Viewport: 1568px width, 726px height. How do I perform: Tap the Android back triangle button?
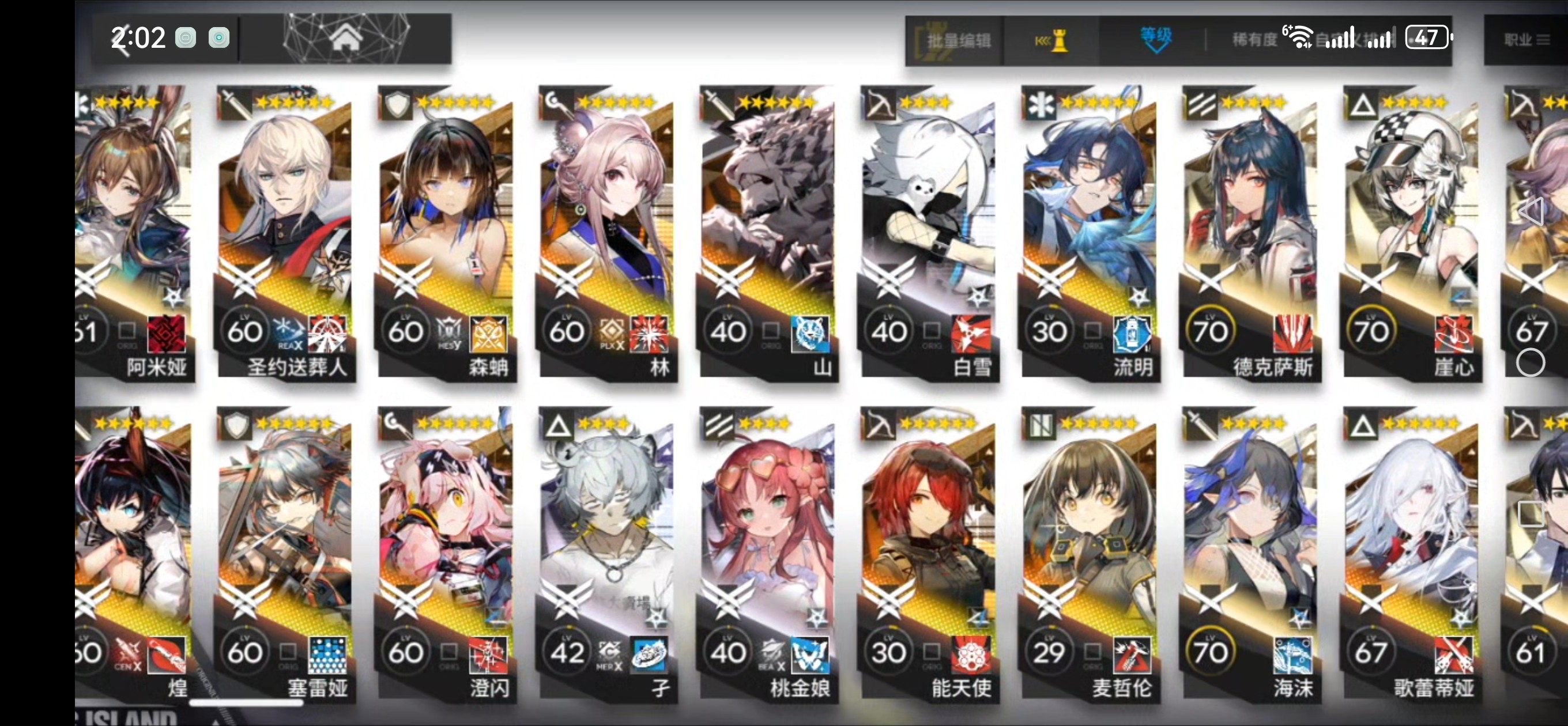click(x=1531, y=212)
